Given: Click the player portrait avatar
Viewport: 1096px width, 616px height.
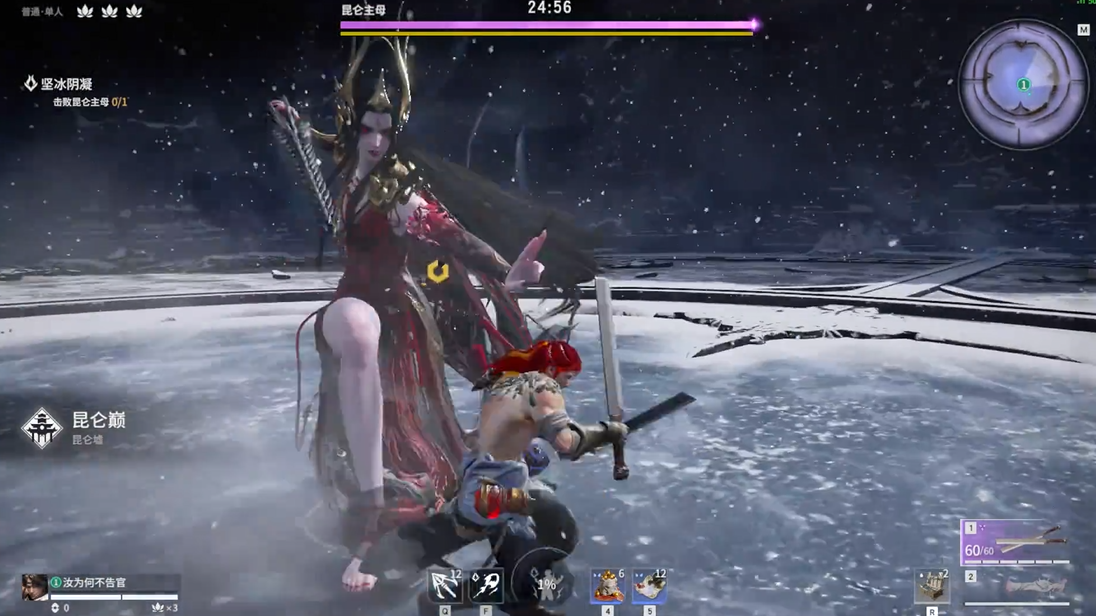Looking at the screenshot, I should pyautogui.click(x=34, y=587).
